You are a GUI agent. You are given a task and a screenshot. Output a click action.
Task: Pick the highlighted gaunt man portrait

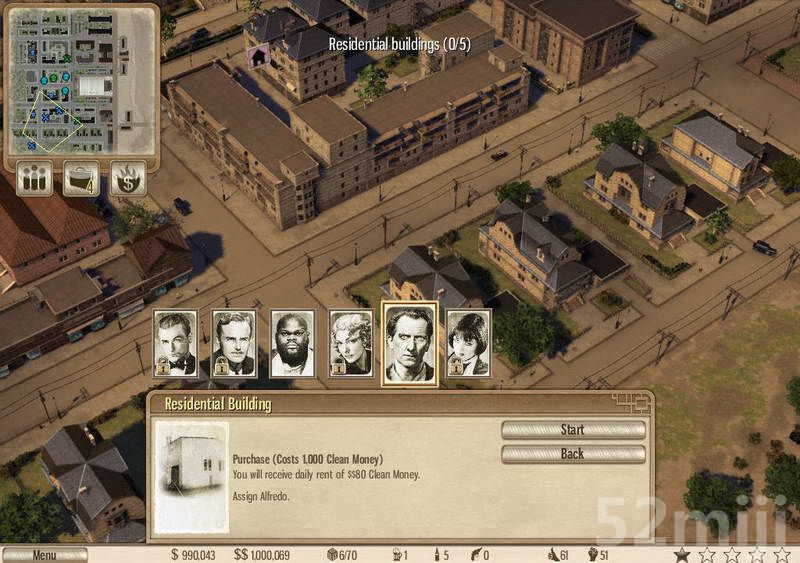tap(410, 342)
